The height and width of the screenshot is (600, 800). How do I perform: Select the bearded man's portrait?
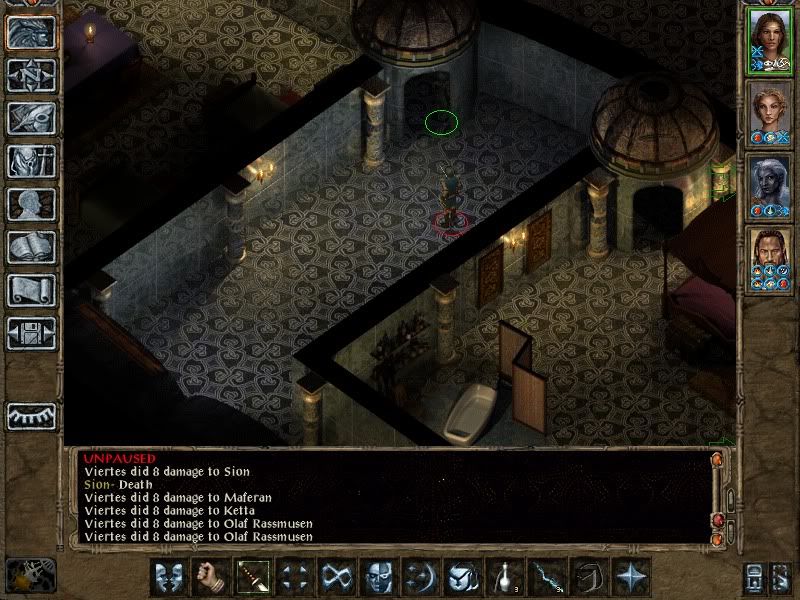point(769,256)
